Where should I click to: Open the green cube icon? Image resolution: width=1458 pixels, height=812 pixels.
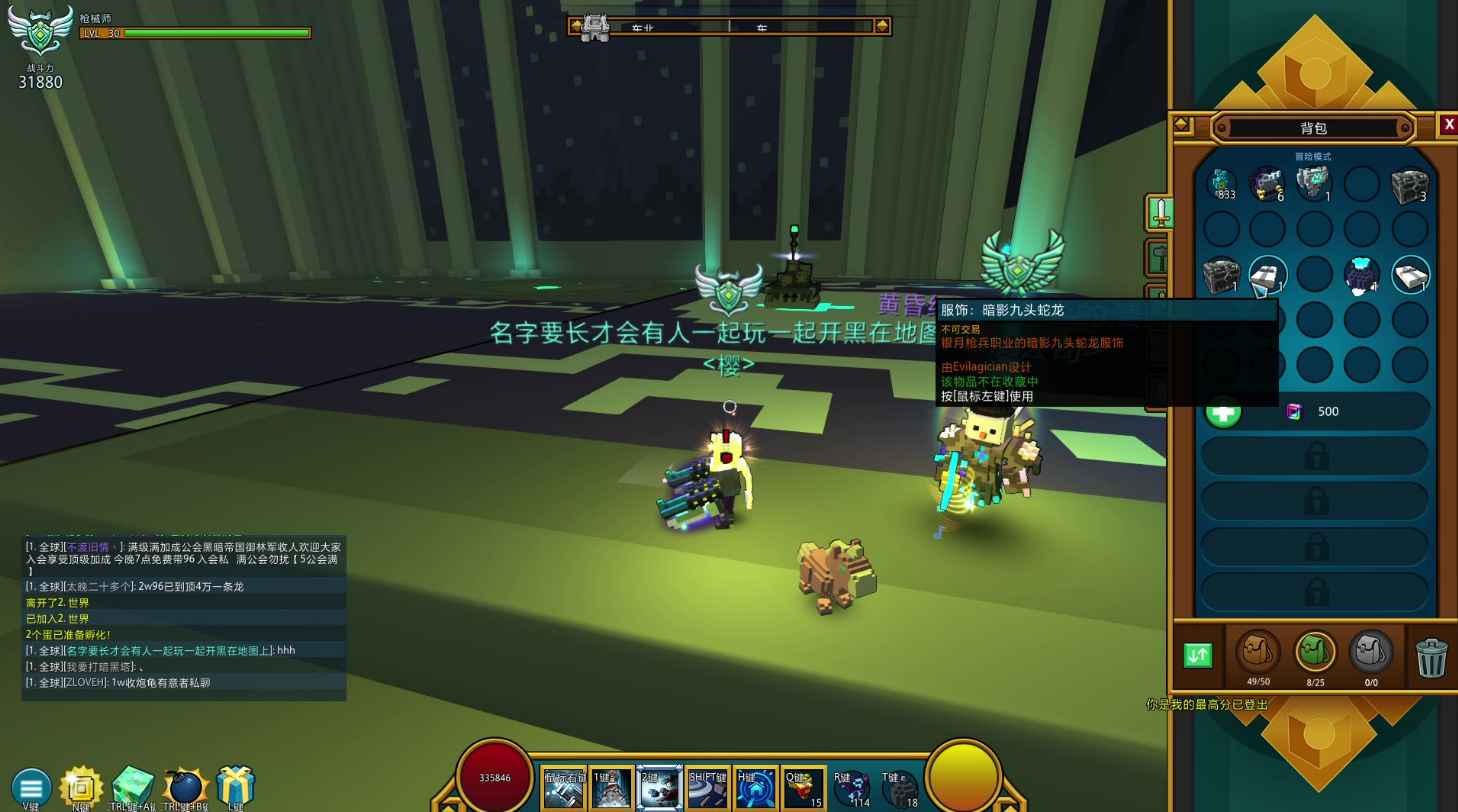[132, 787]
